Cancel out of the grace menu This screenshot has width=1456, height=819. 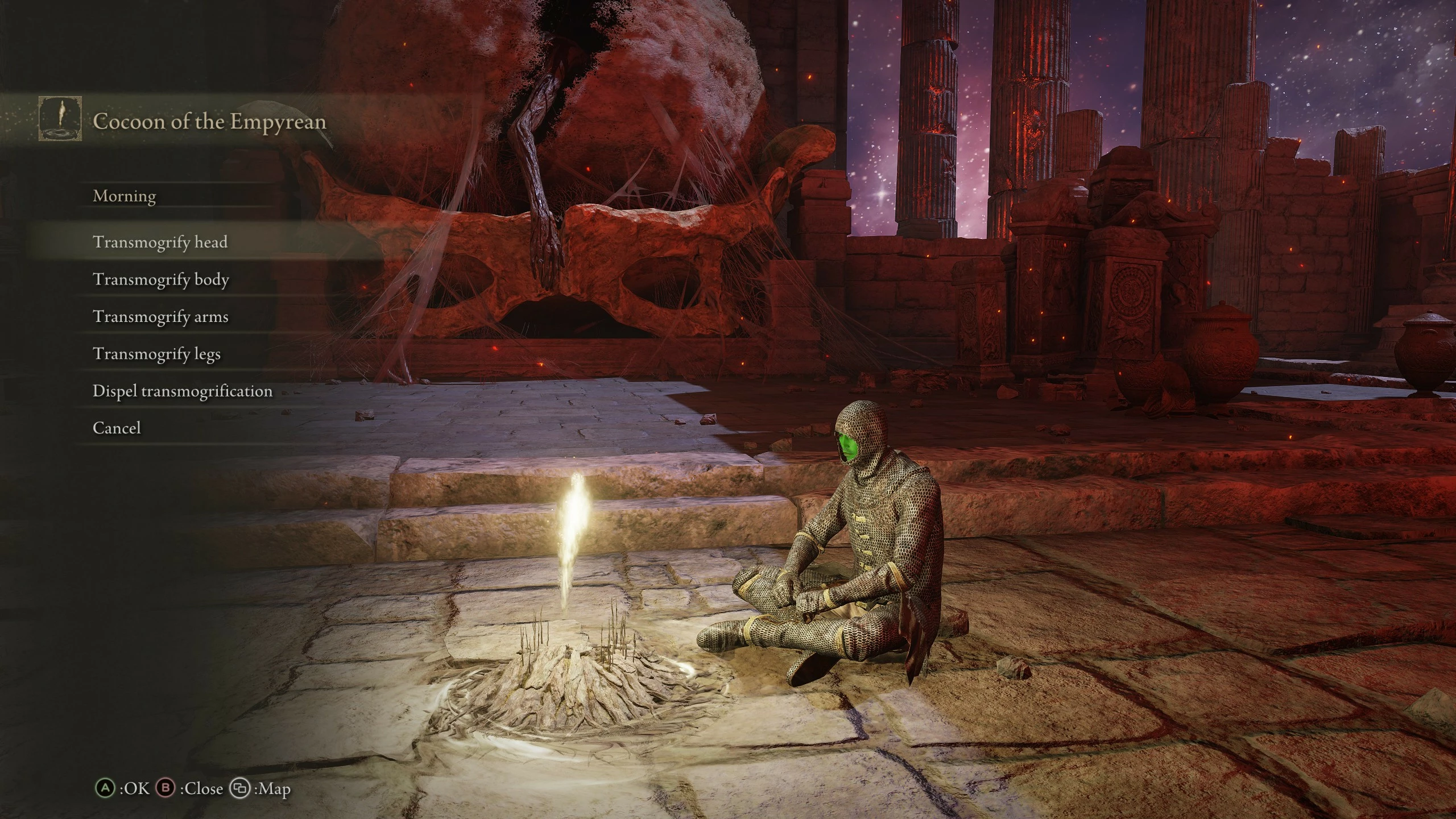point(117,428)
